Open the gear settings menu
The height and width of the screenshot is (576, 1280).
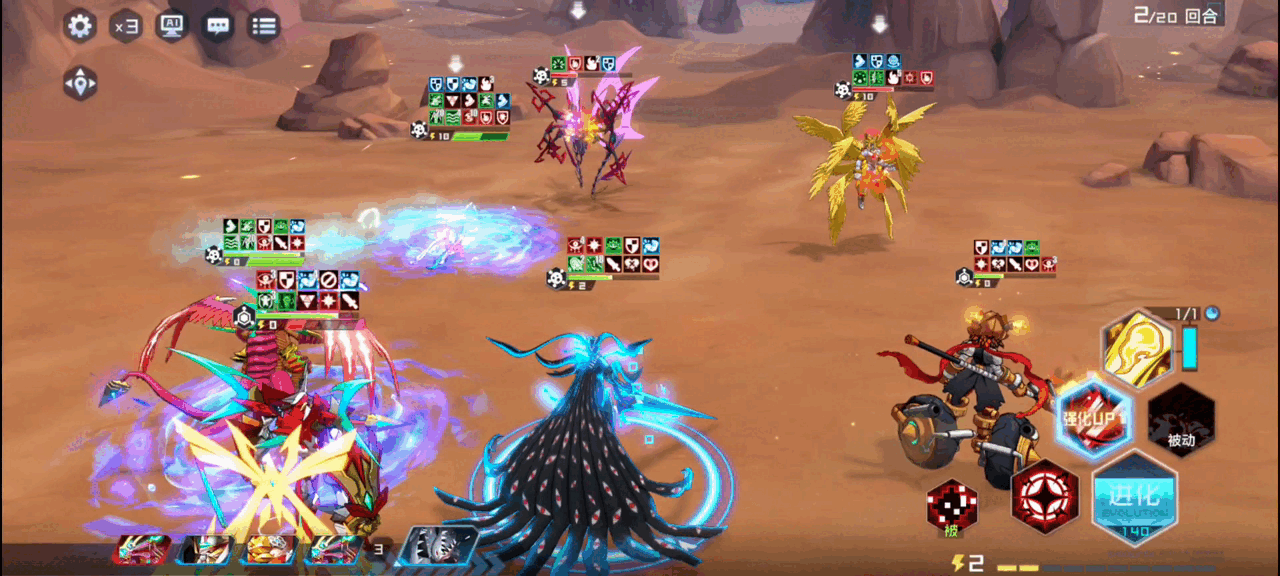click(x=80, y=26)
